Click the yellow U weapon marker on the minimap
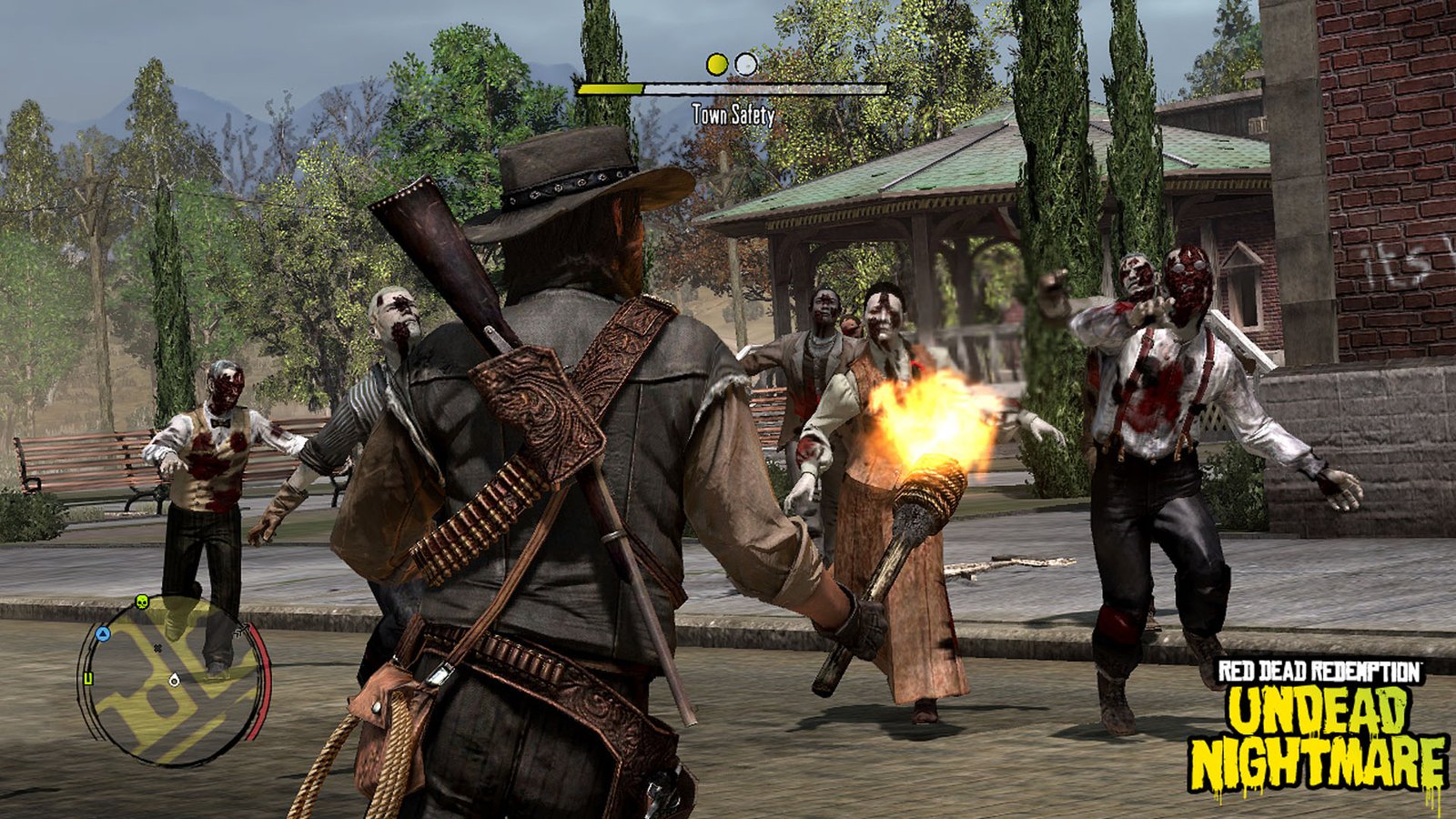 88,678
